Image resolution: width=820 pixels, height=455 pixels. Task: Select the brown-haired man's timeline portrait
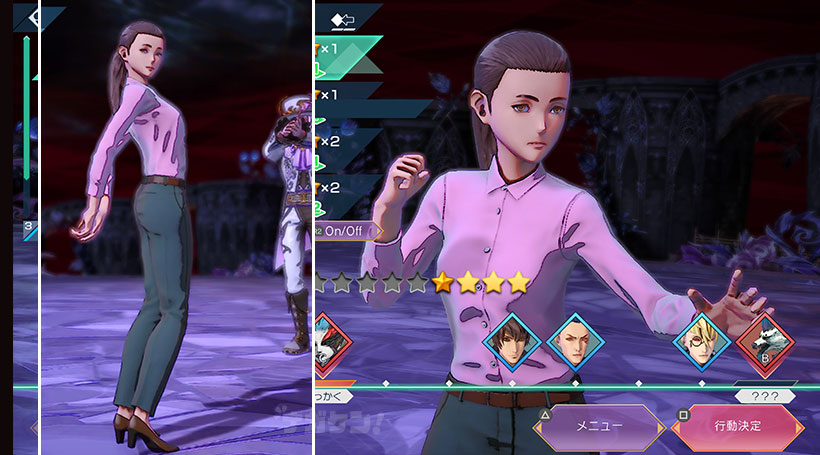[512, 343]
